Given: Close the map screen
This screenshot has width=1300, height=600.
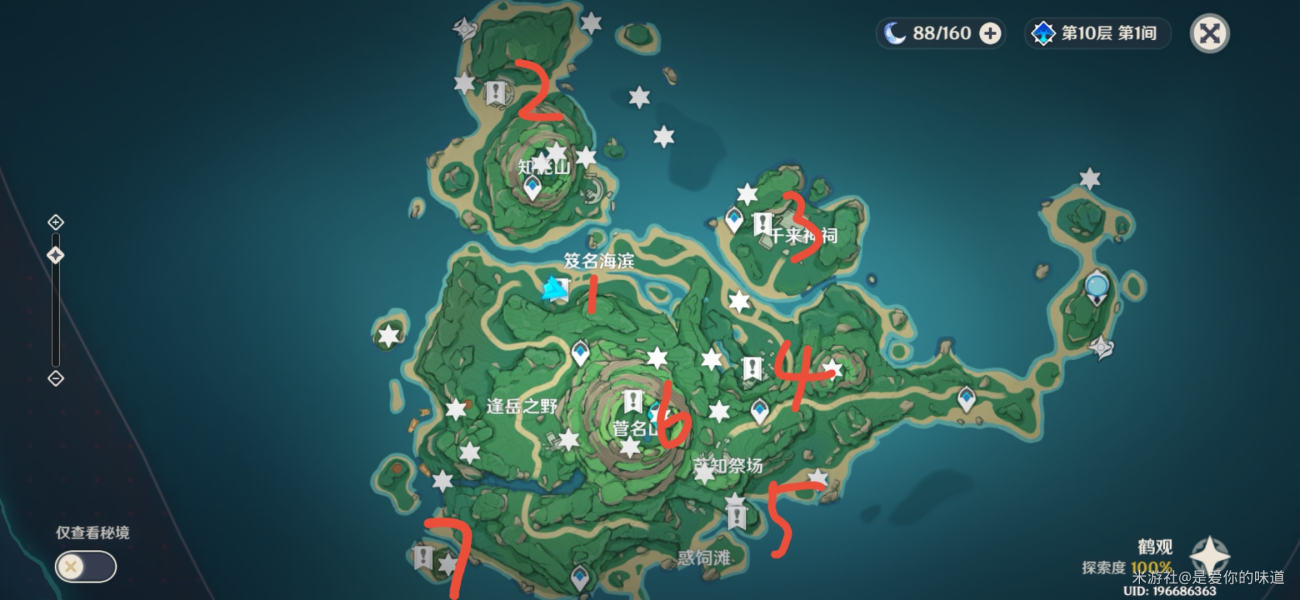Looking at the screenshot, I should (1209, 34).
